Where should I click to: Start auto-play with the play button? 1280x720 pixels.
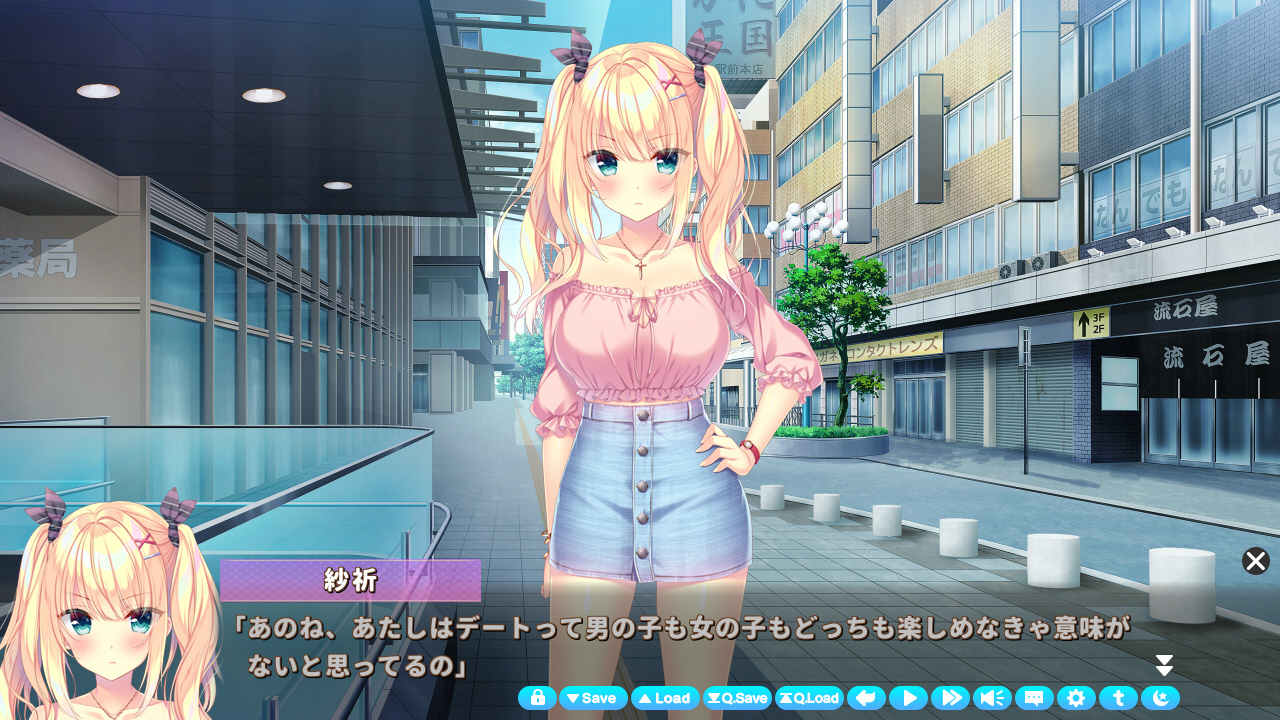(908, 698)
